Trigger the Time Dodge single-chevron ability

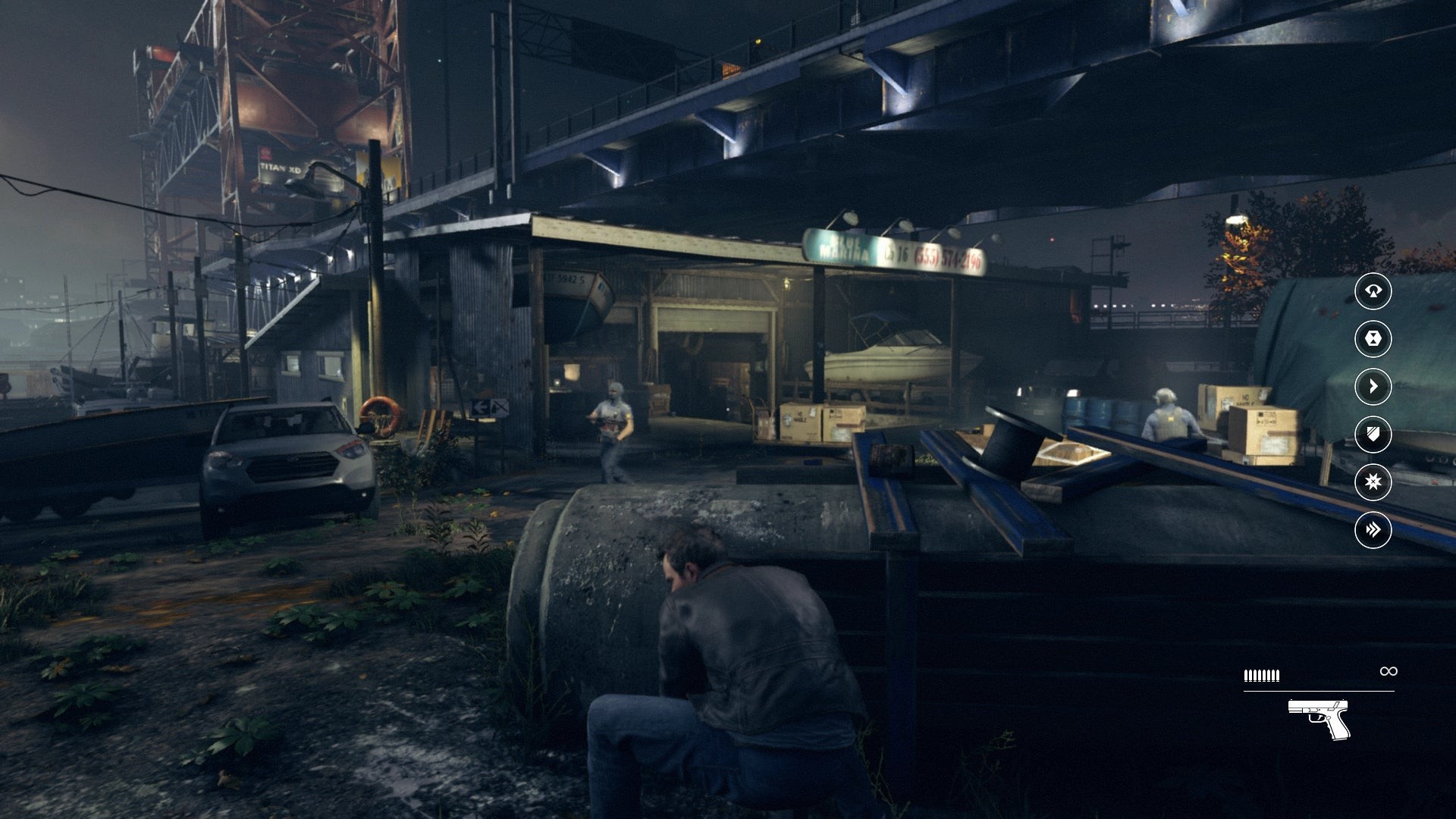1373,387
